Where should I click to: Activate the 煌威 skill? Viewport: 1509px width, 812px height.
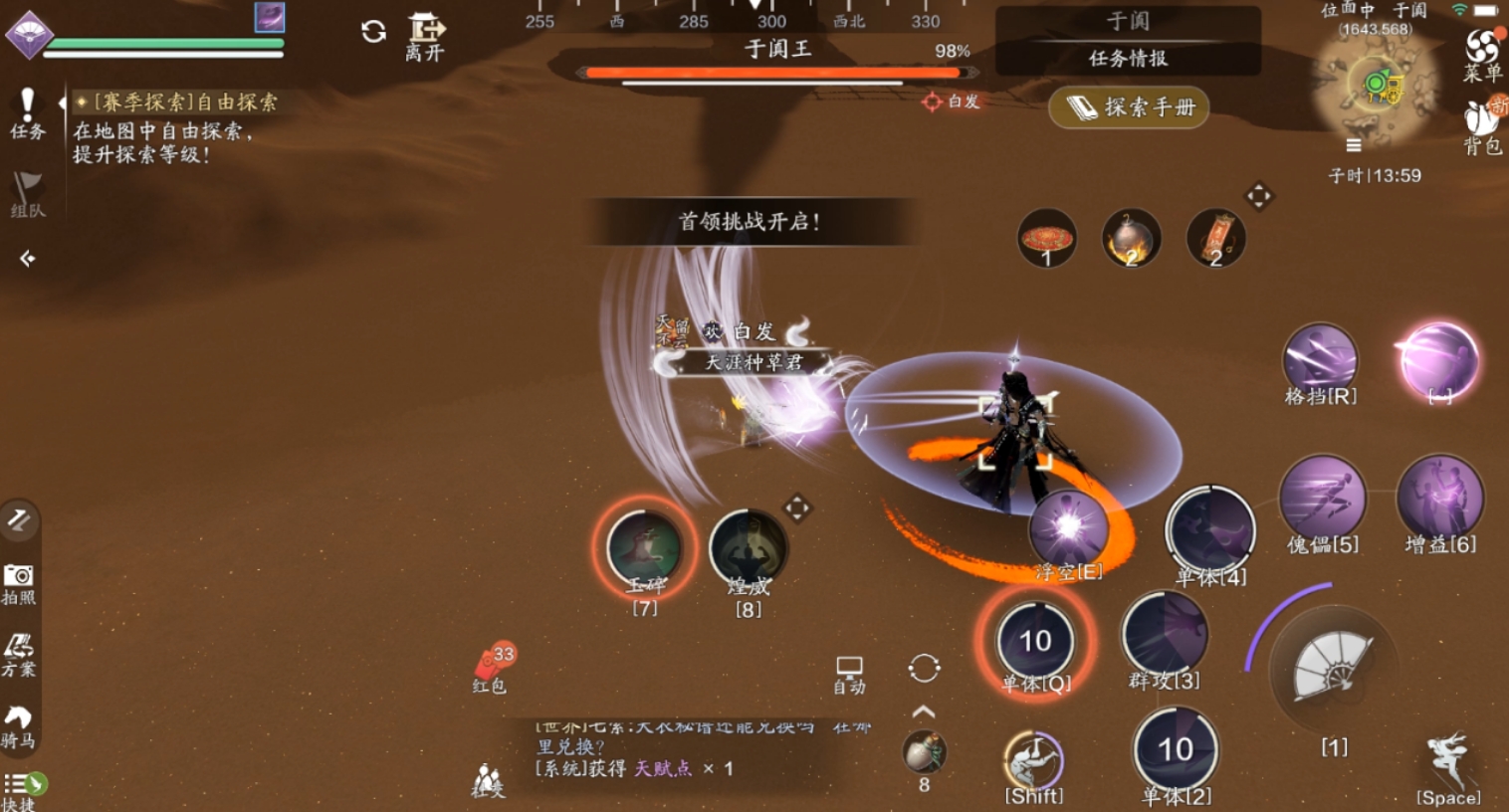pyautogui.click(x=749, y=549)
